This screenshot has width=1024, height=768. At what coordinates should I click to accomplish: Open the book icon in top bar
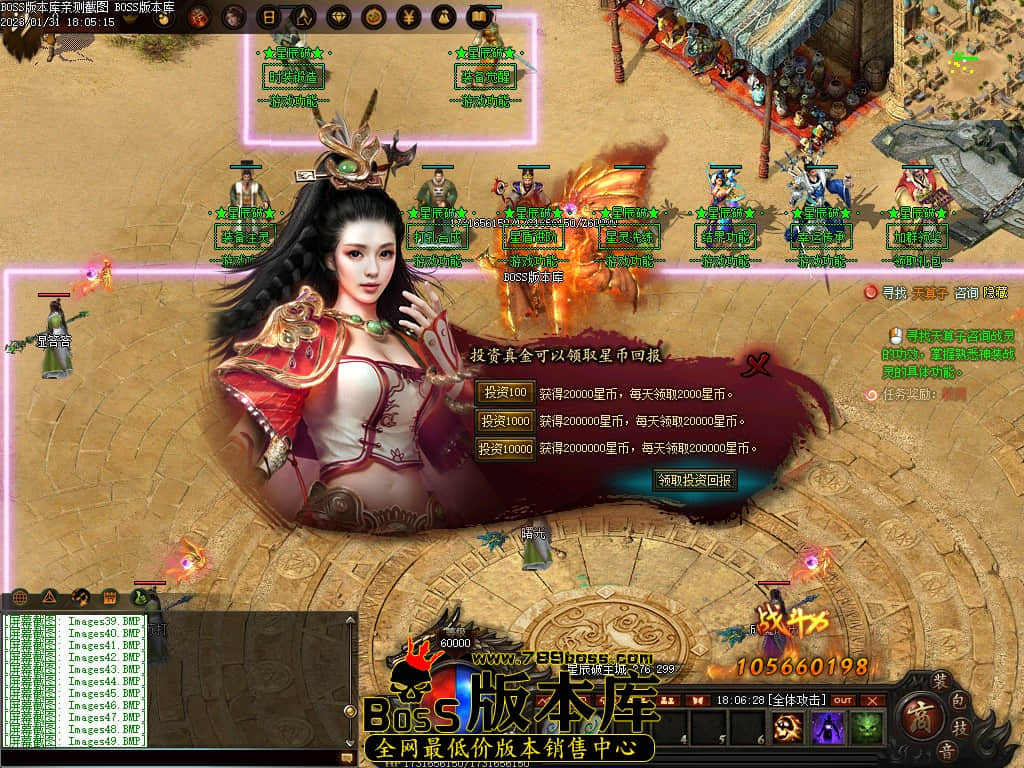tap(480, 17)
